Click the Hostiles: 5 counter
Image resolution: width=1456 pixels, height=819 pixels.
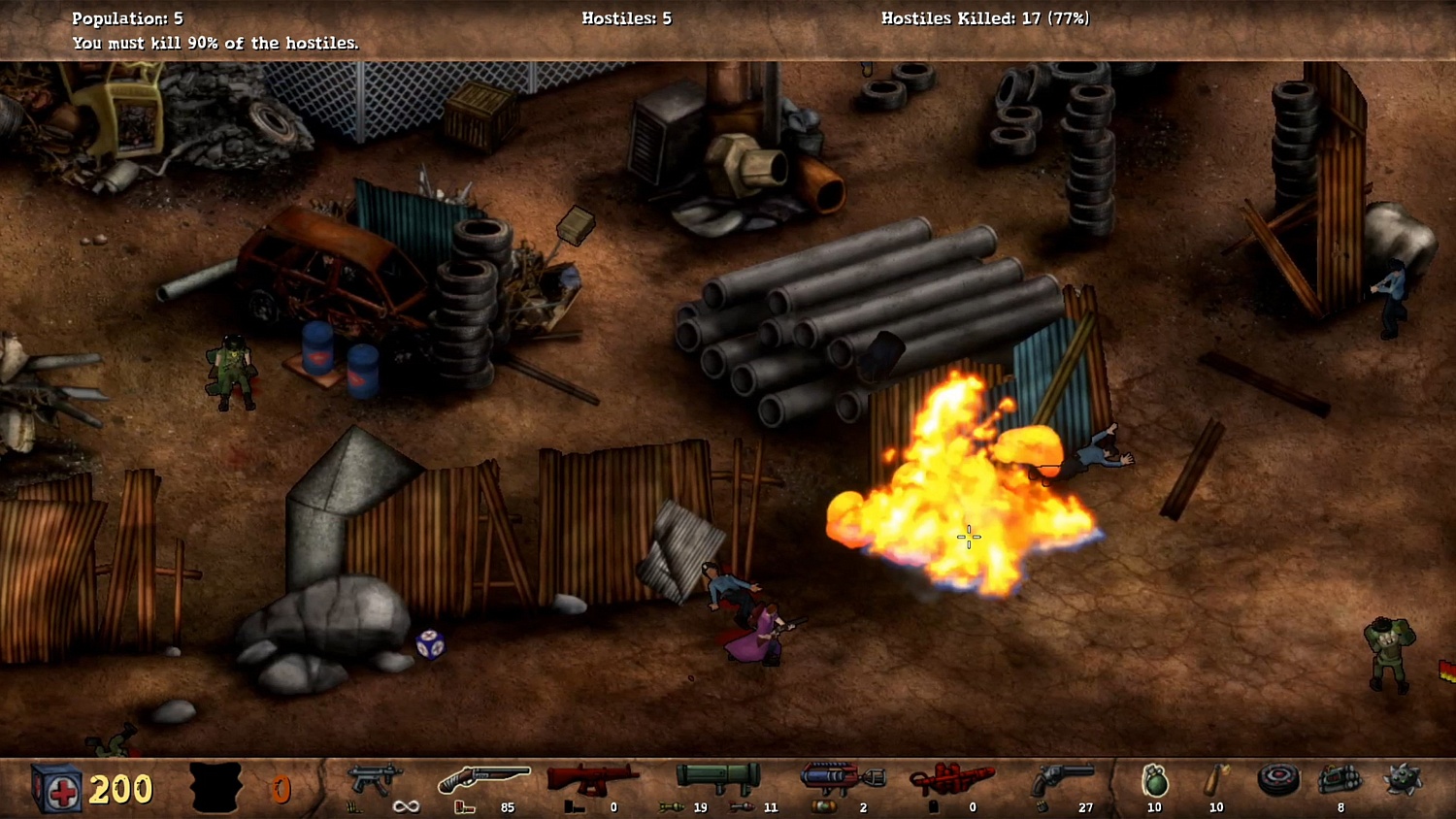[627, 17]
